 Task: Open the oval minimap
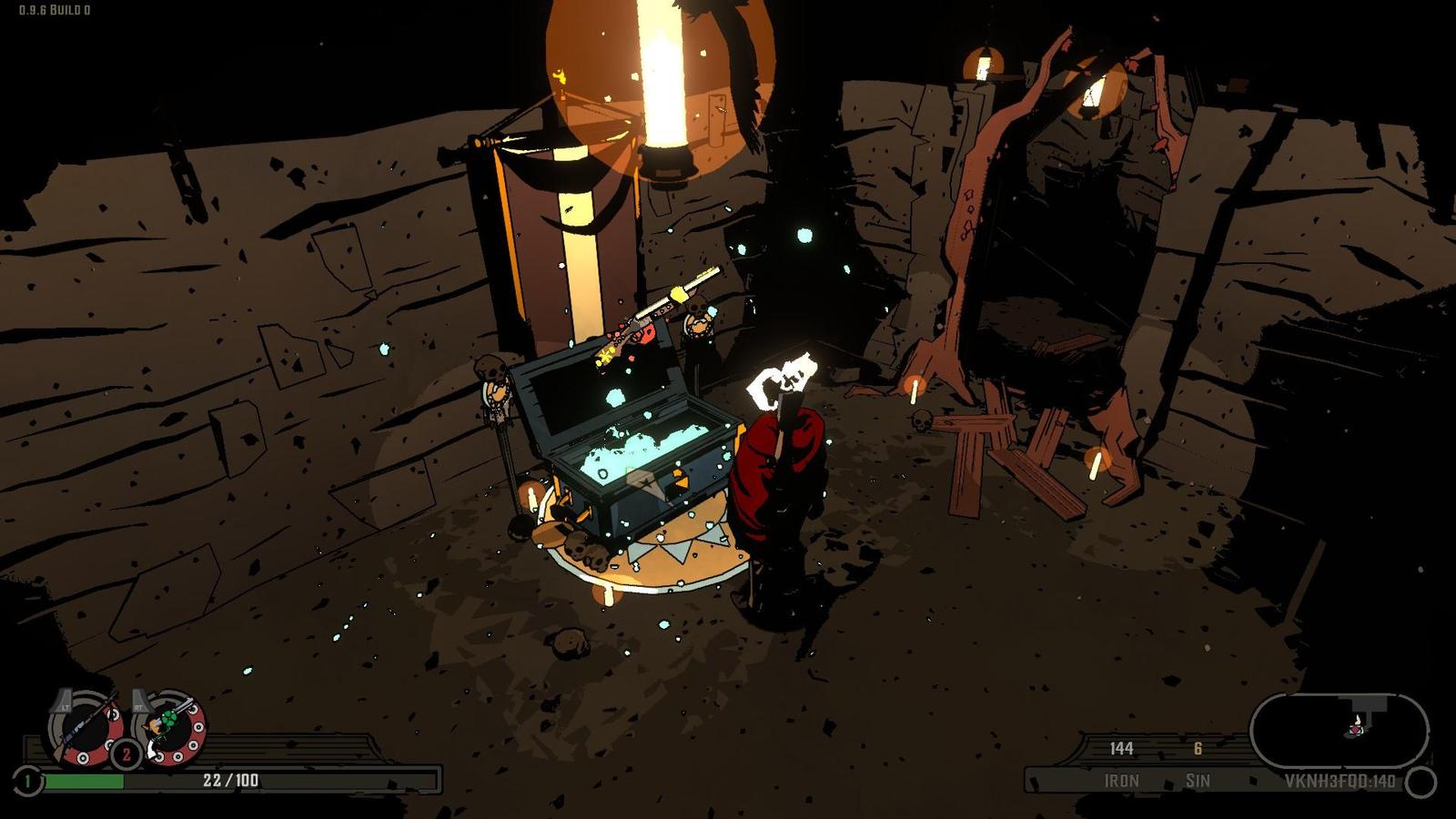click(1339, 730)
